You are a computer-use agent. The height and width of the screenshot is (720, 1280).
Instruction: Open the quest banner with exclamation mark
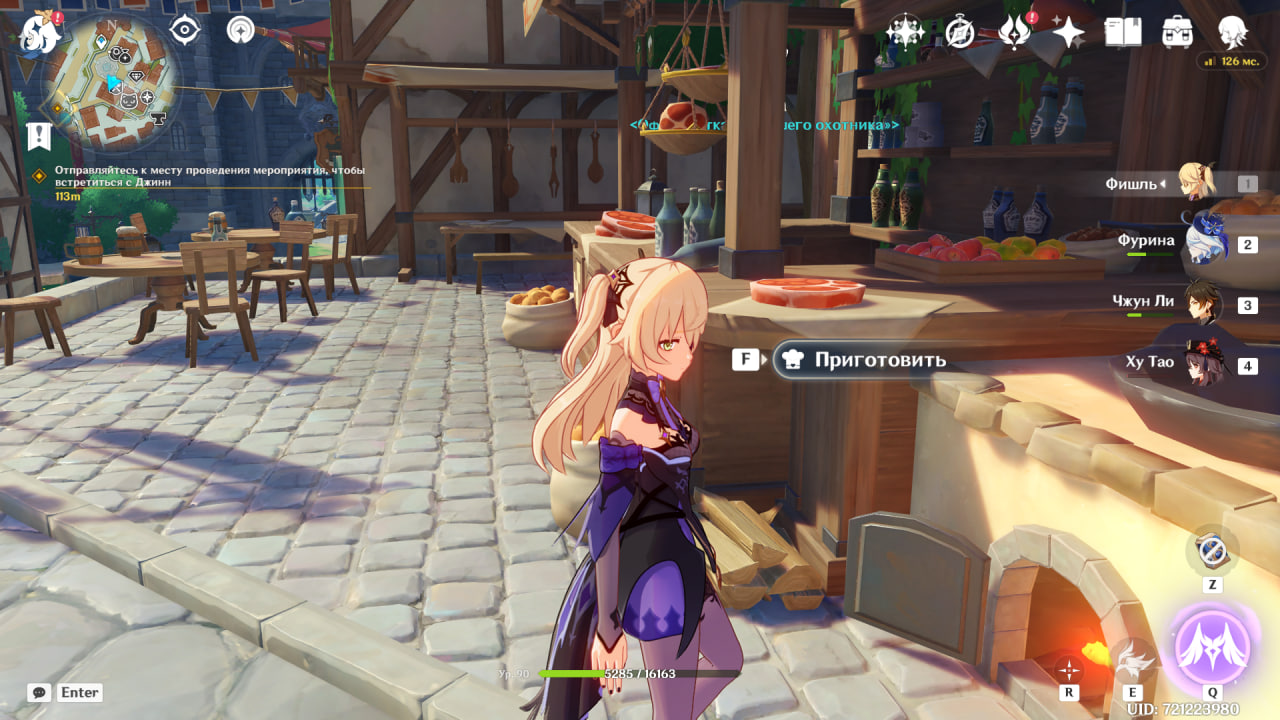[x=38, y=135]
